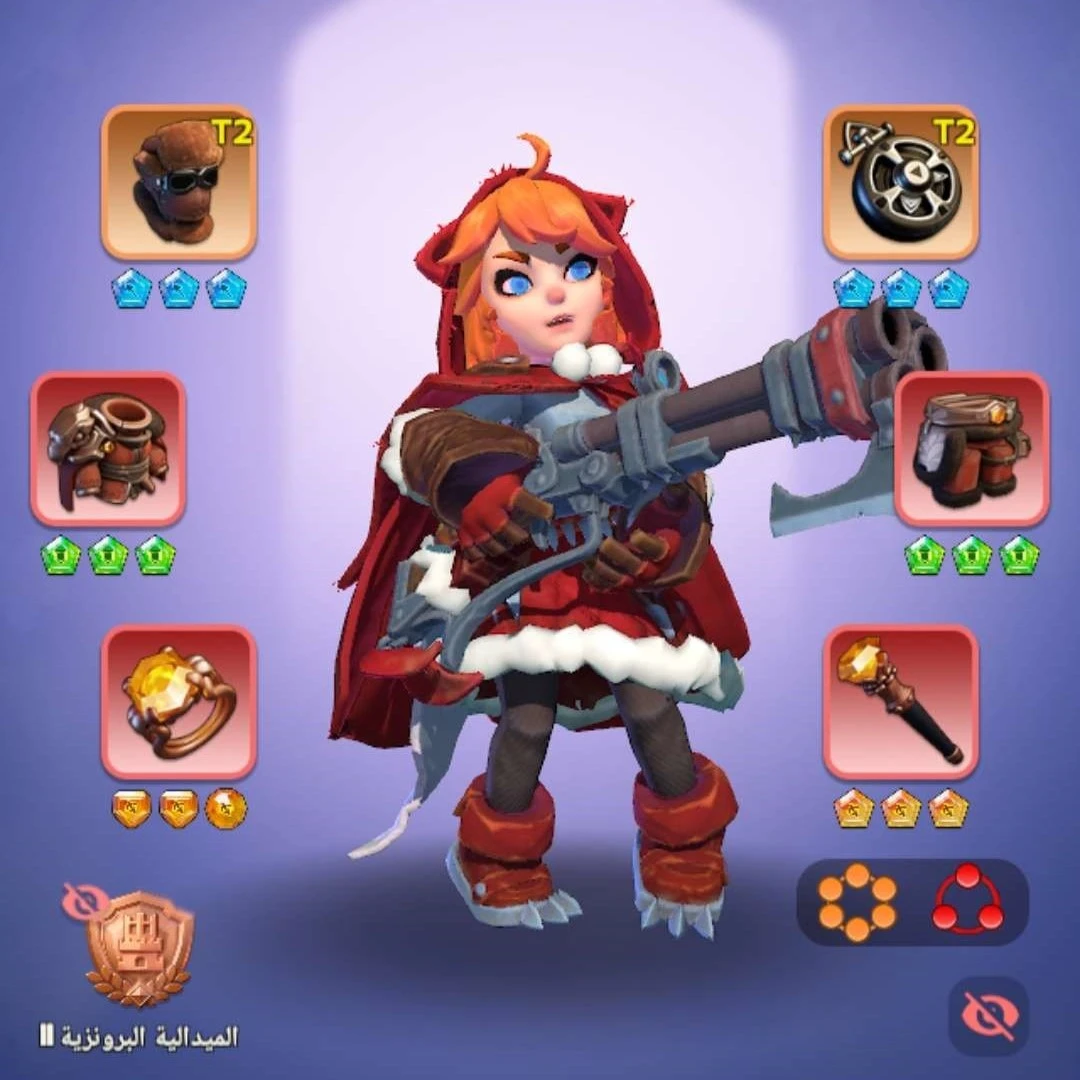1080x1080 pixels.
Task: Click the orange circle formation icon
Action: click(857, 902)
